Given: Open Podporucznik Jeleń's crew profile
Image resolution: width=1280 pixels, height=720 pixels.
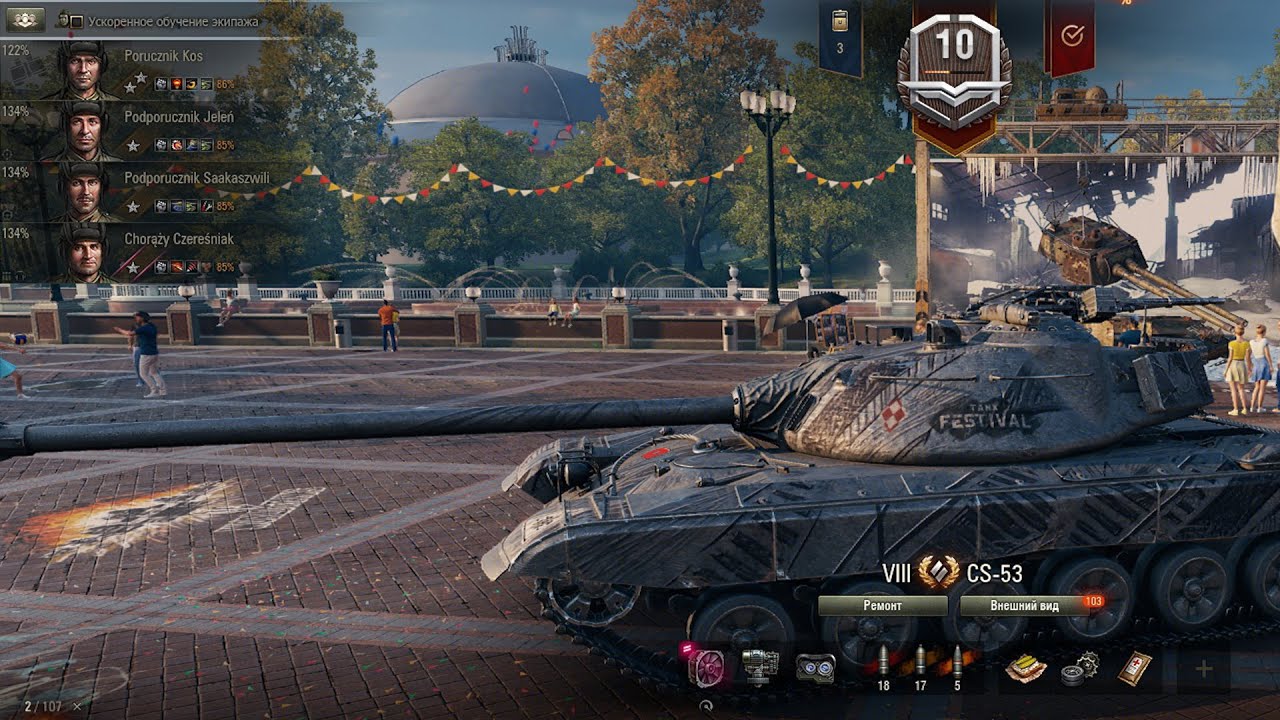Looking at the screenshot, I should point(140,130).
